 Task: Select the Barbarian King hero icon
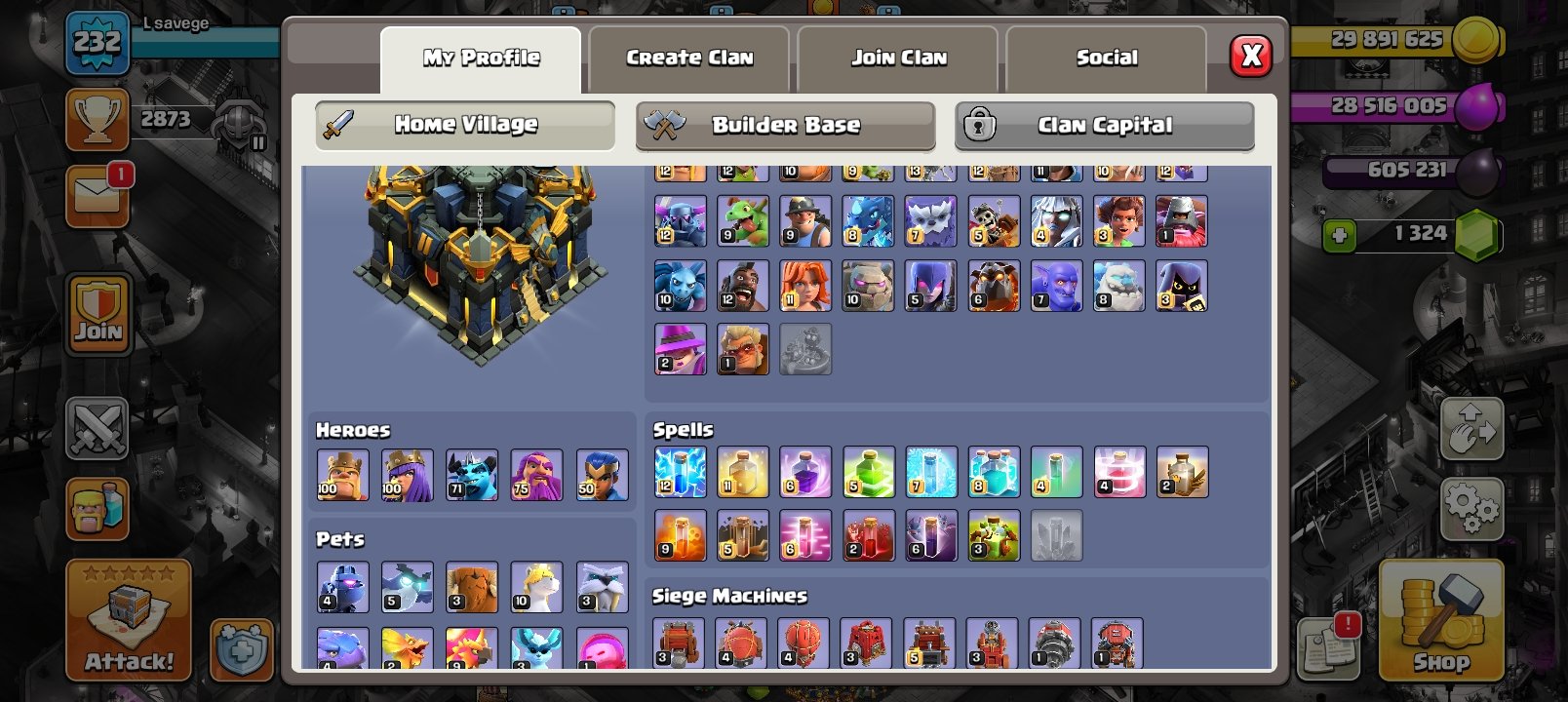click(342, 475)
